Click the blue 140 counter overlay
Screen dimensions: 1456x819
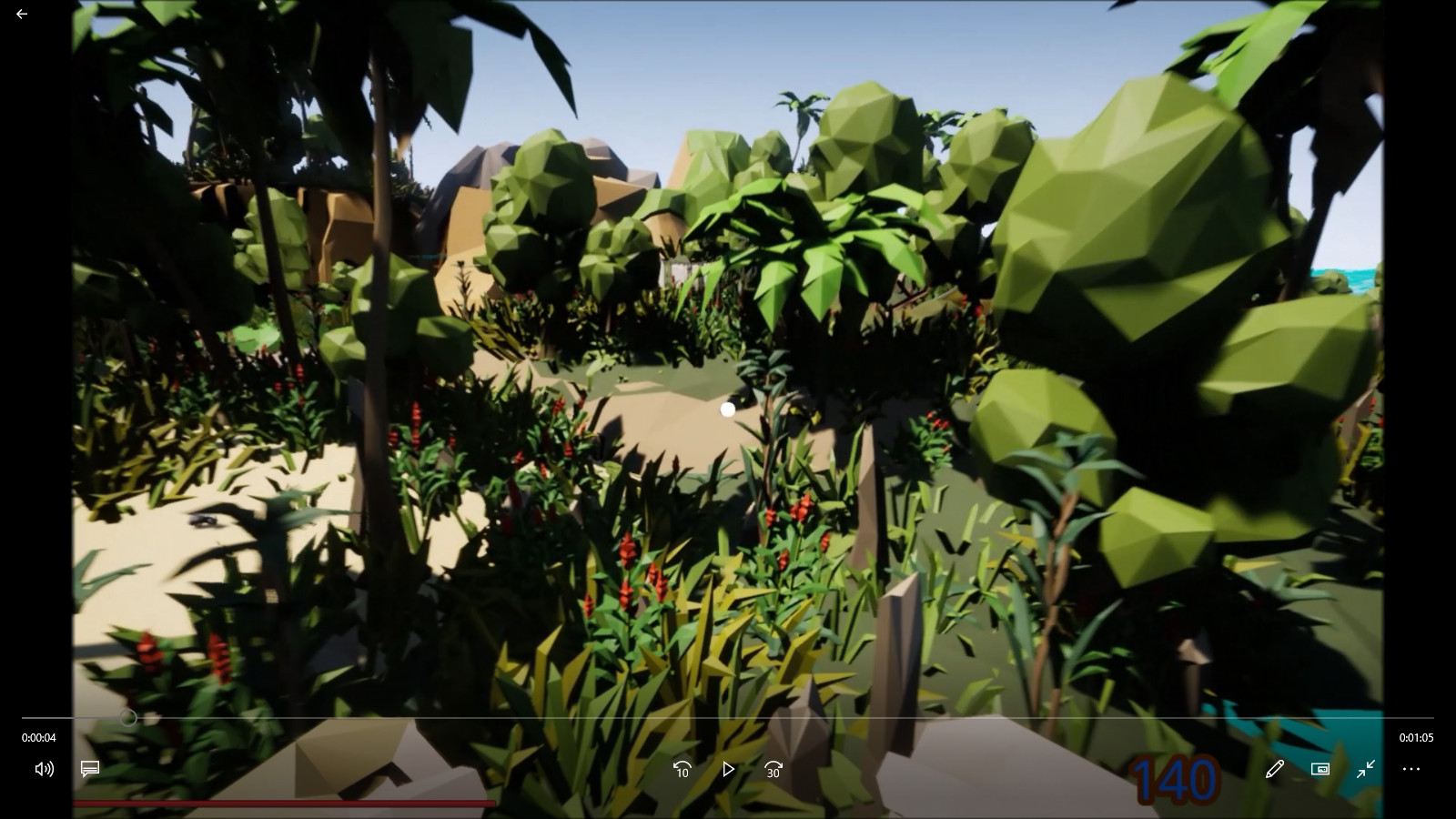[x=1173, y=779]
